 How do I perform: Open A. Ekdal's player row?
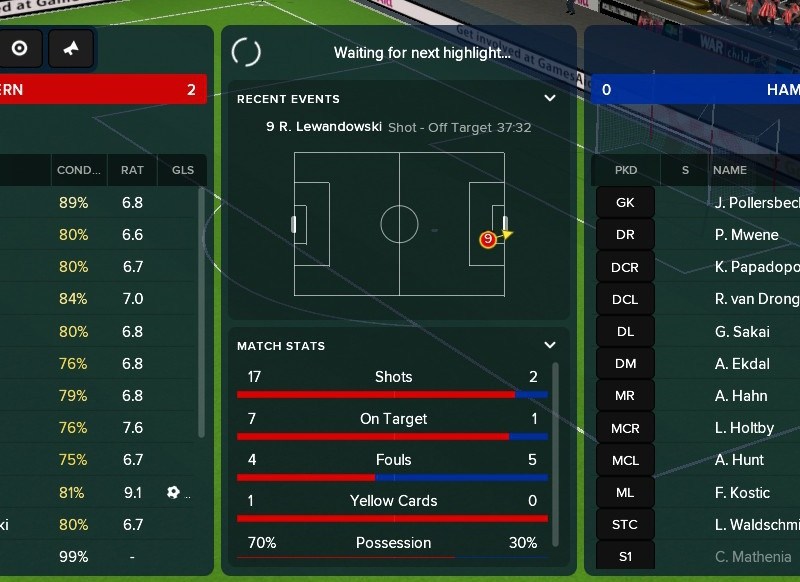click(741, 364)
